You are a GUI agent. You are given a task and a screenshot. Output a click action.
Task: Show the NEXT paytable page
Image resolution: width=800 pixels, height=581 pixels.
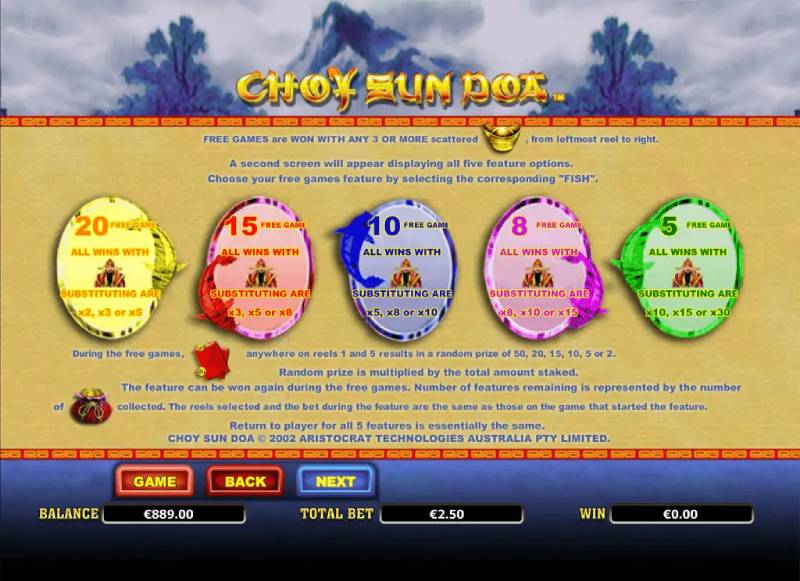pos(335,481)
